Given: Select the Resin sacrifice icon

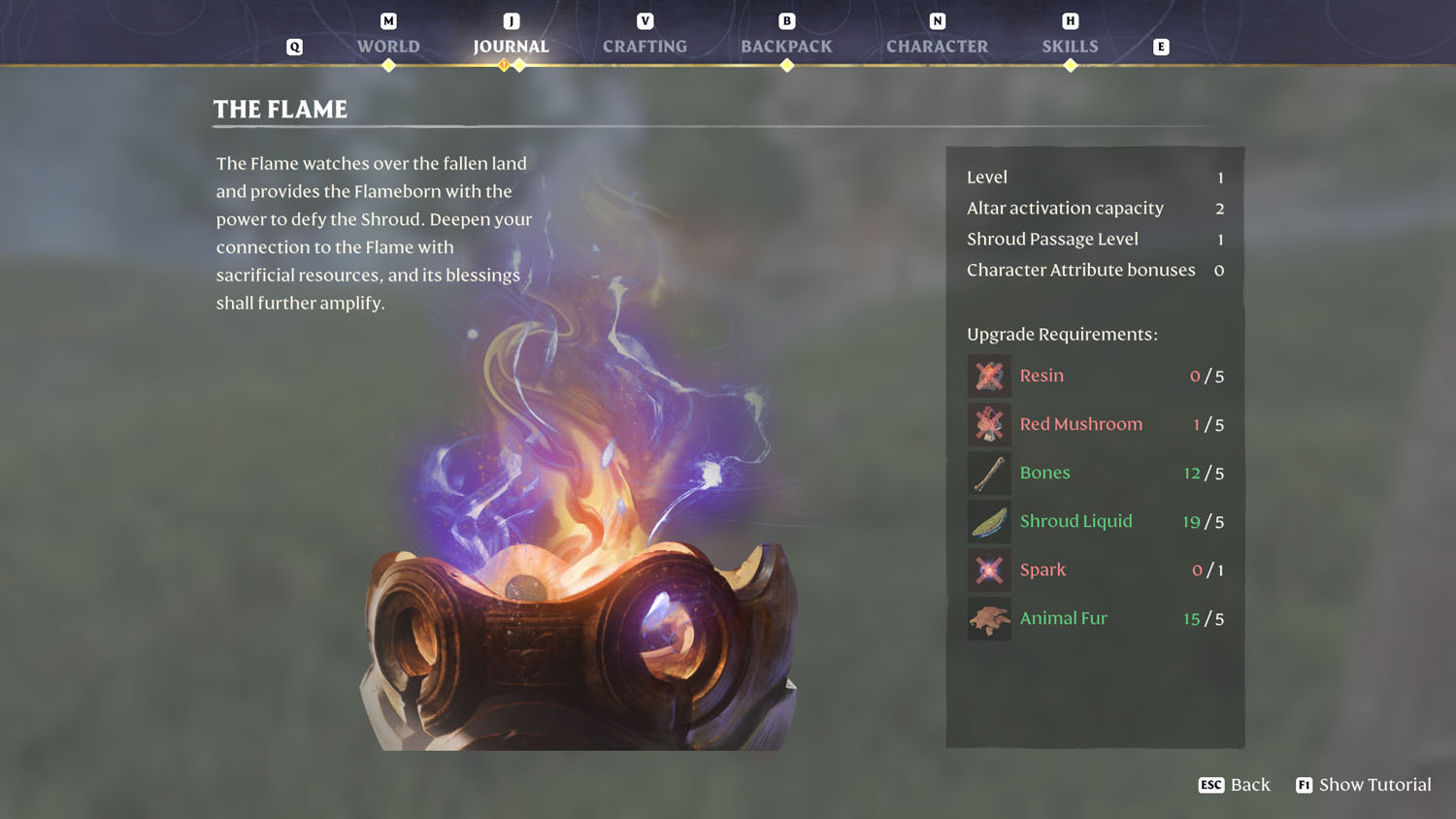Looking at the screenshot, I should point(988,376).
